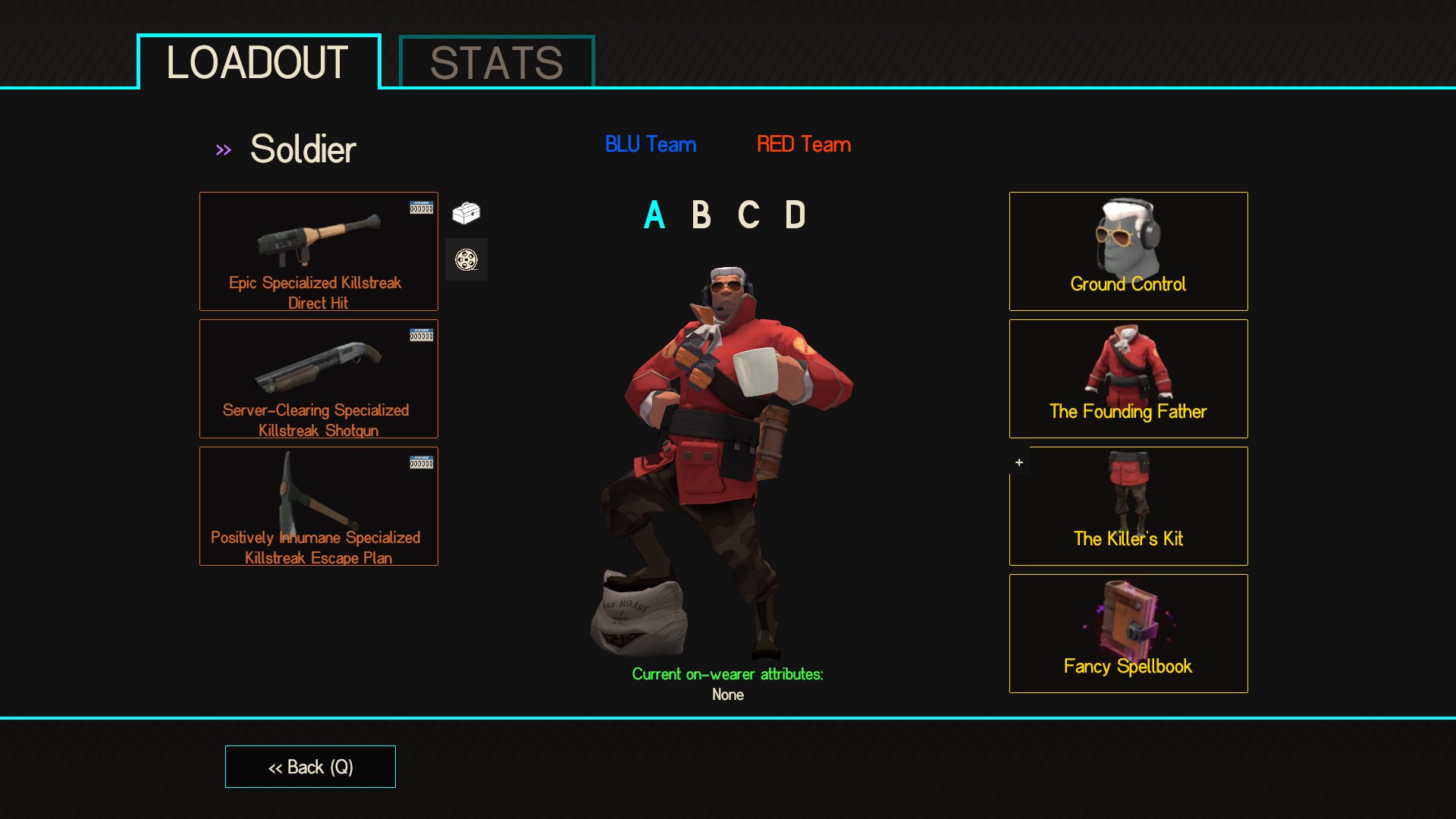Click The Founding Father cosmetic slot

(x=1128, y=378)
